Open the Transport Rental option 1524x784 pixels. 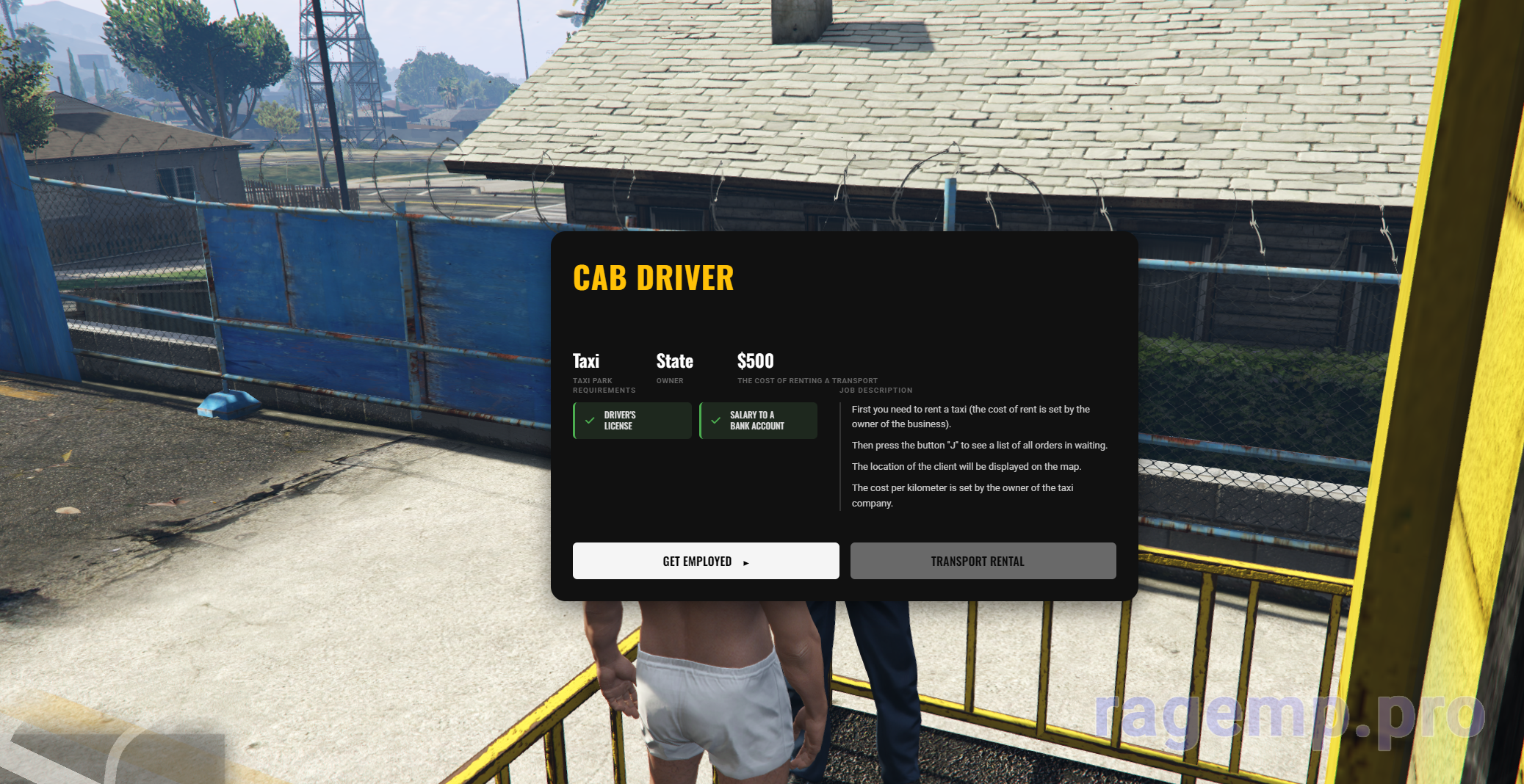tap(983, 561)
